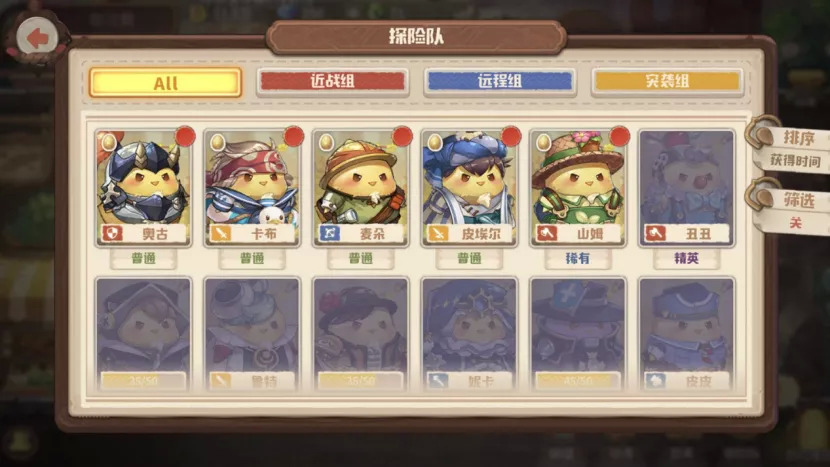The width and height of the screenshot is (830, 467).
Task: Select the locked 皮皮 character card
Action: tap(686, 335)
